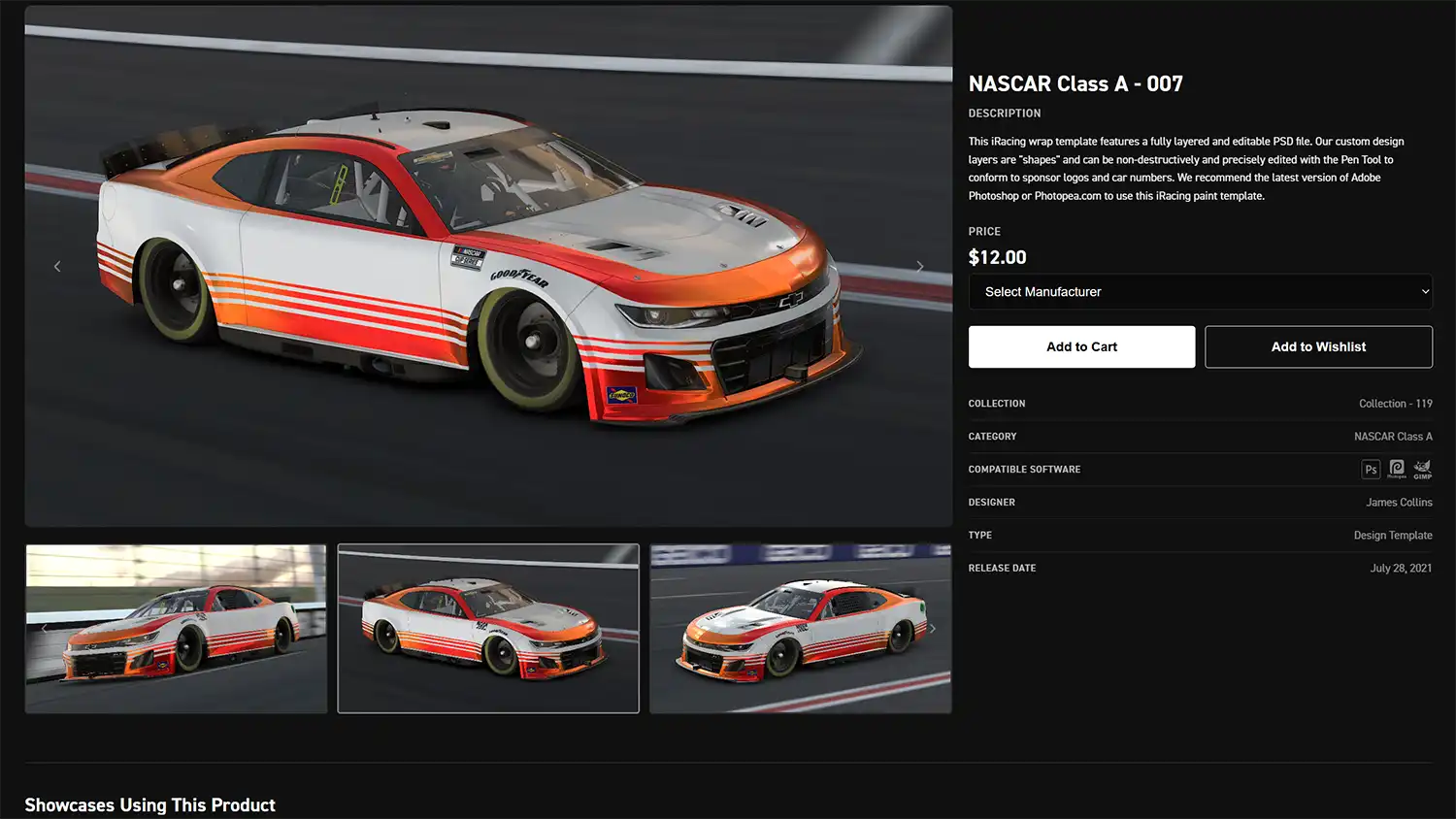Advance the thumbnail strip with right arrow
1456x819 pixels.
[933, 629]
